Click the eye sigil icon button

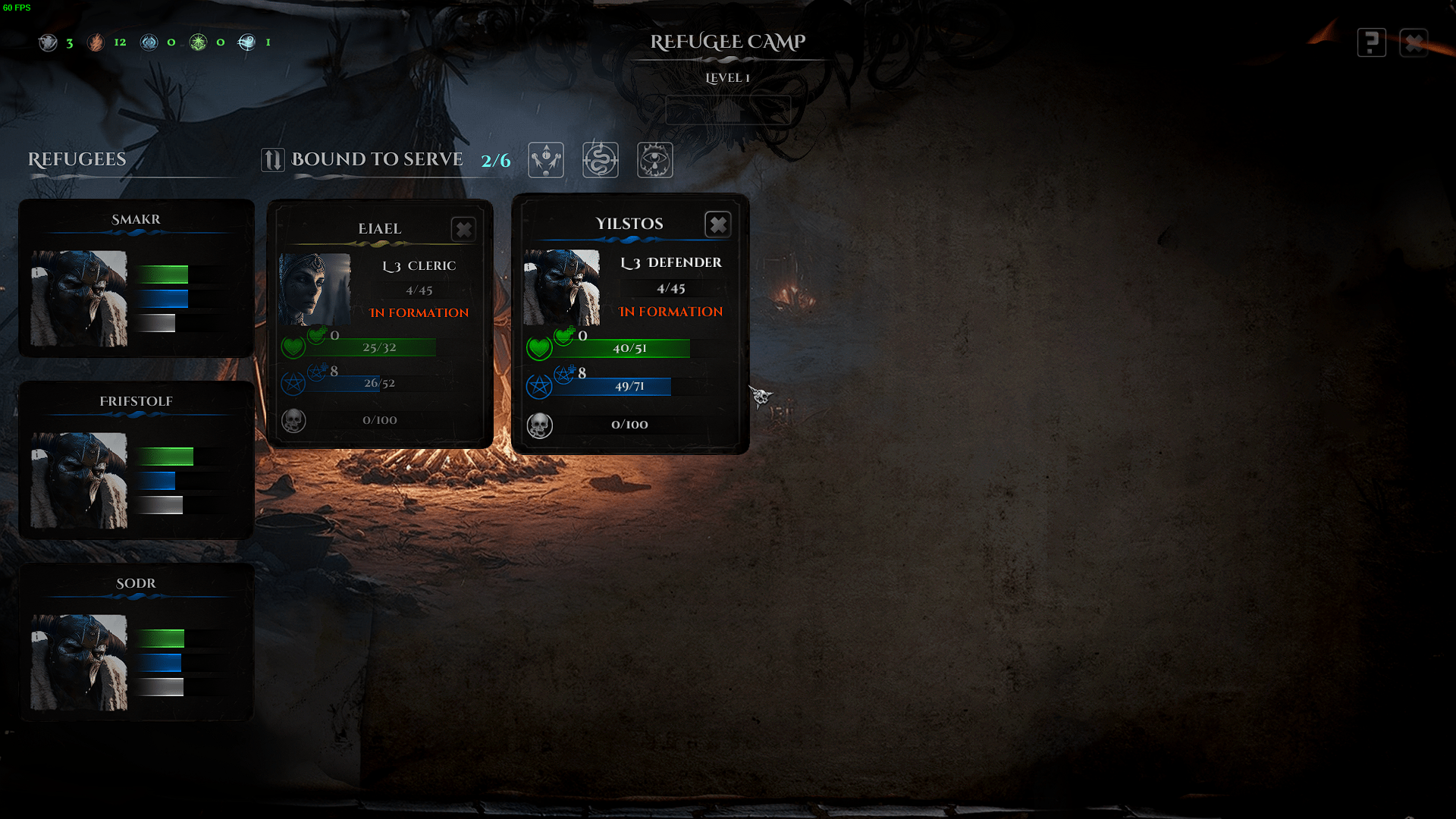pos(655,160)
